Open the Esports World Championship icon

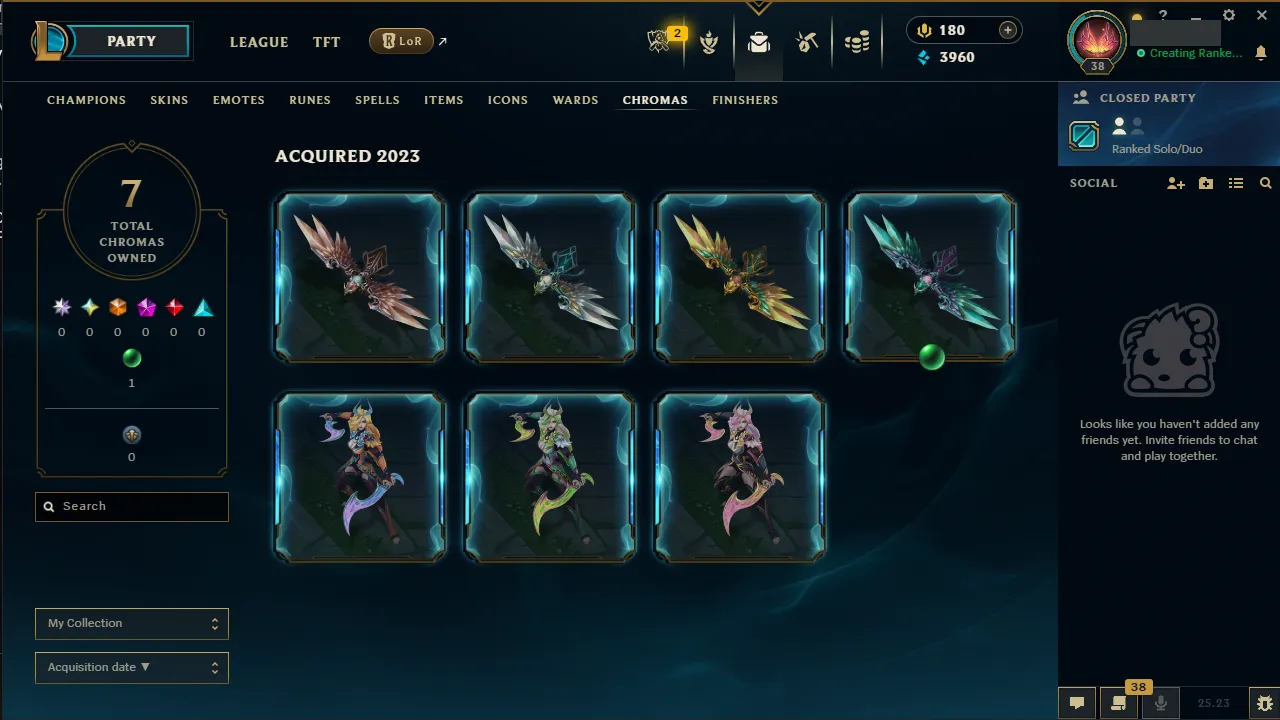(656, 40)
